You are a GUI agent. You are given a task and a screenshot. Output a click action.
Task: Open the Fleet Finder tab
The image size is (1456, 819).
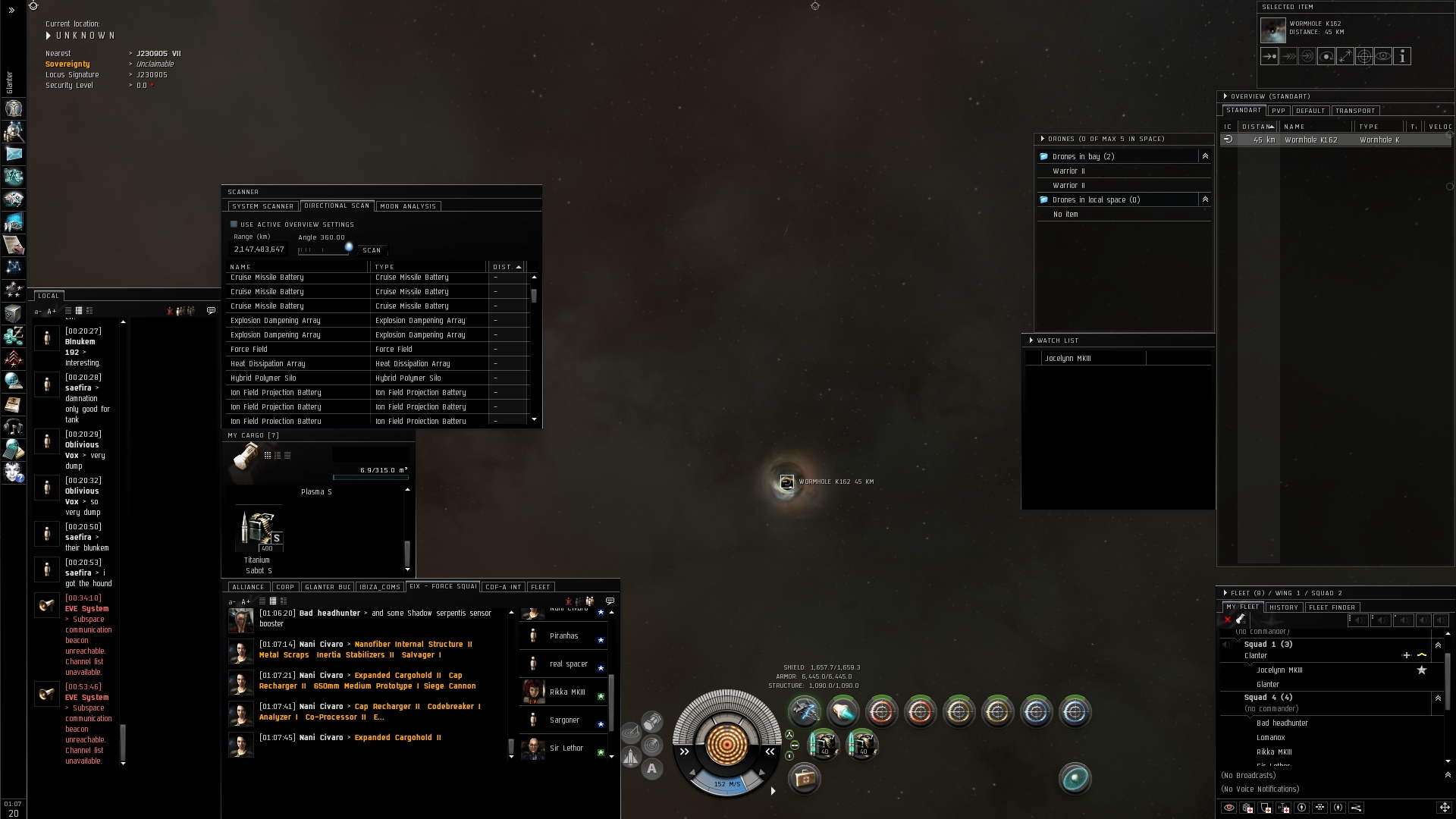[x=1332, y=607]
